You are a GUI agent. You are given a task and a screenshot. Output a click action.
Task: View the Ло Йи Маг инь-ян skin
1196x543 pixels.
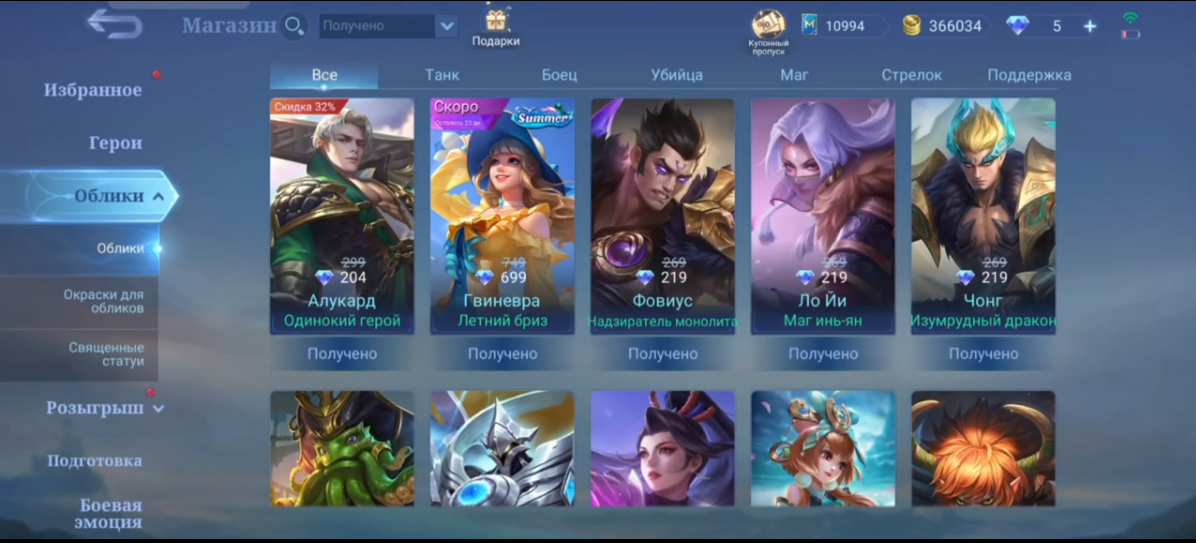point(823,215)
